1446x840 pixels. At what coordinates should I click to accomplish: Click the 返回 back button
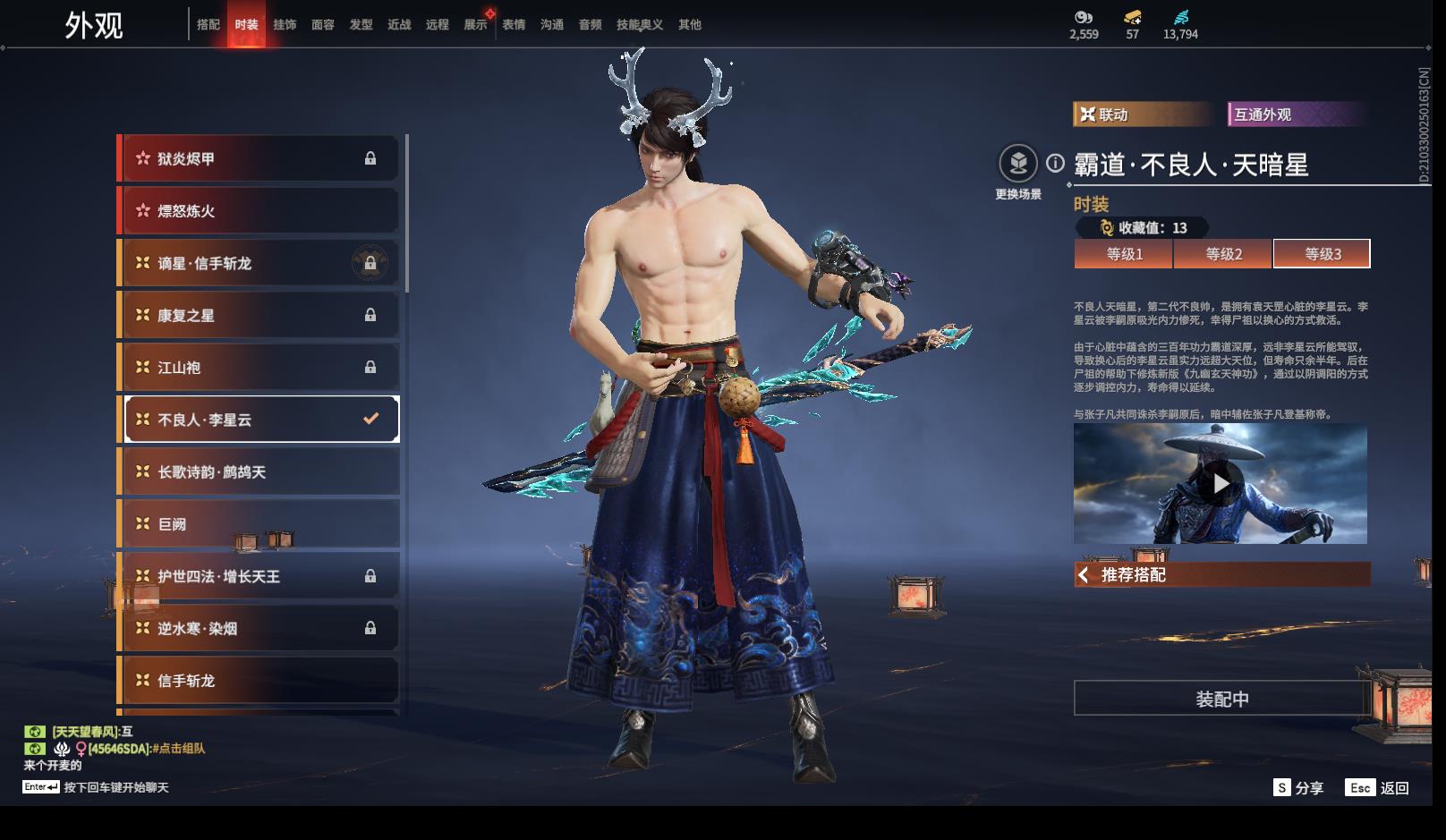click(1383, 787)
